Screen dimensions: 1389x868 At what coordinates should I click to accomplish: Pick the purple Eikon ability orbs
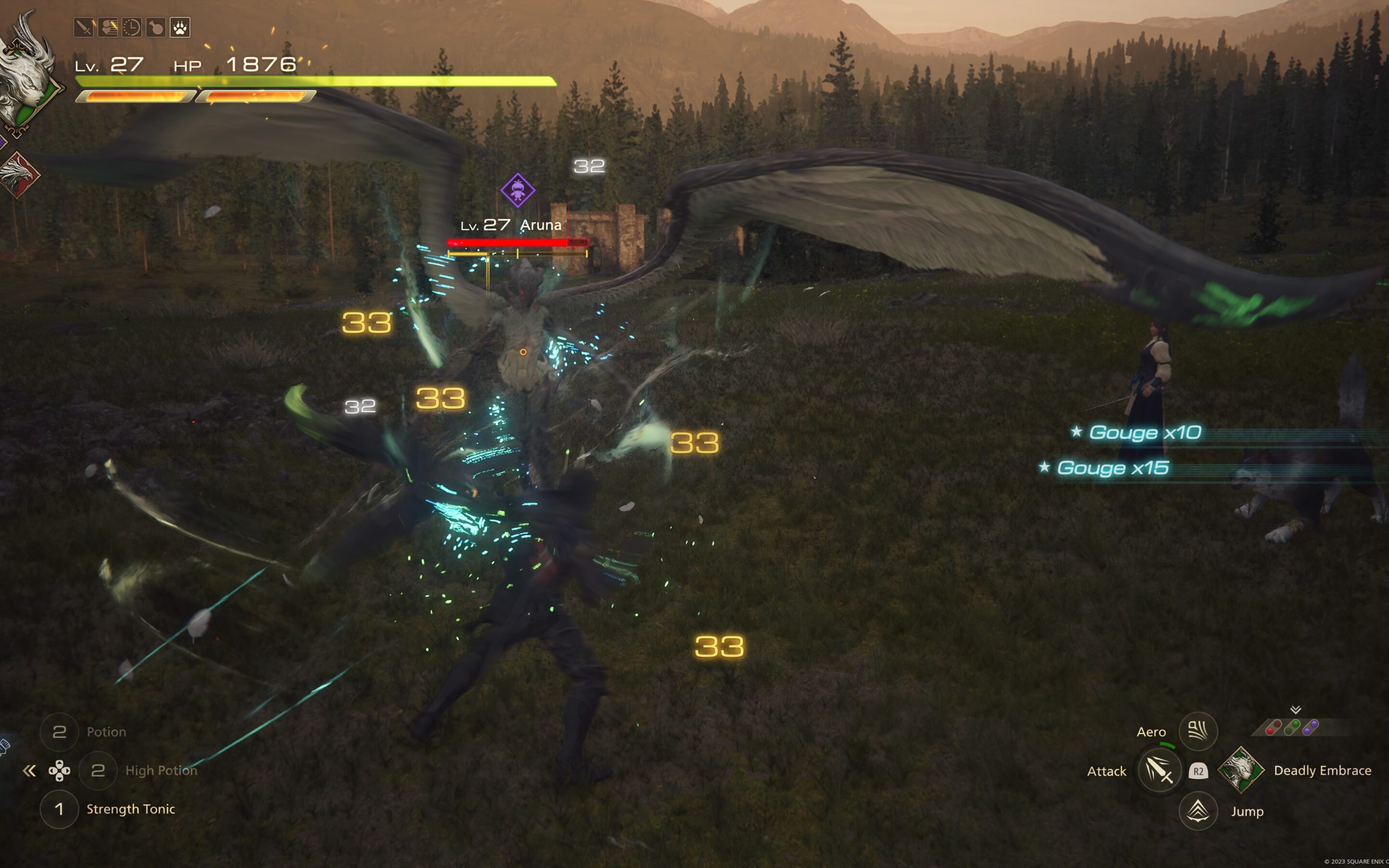coord(1310,727)
